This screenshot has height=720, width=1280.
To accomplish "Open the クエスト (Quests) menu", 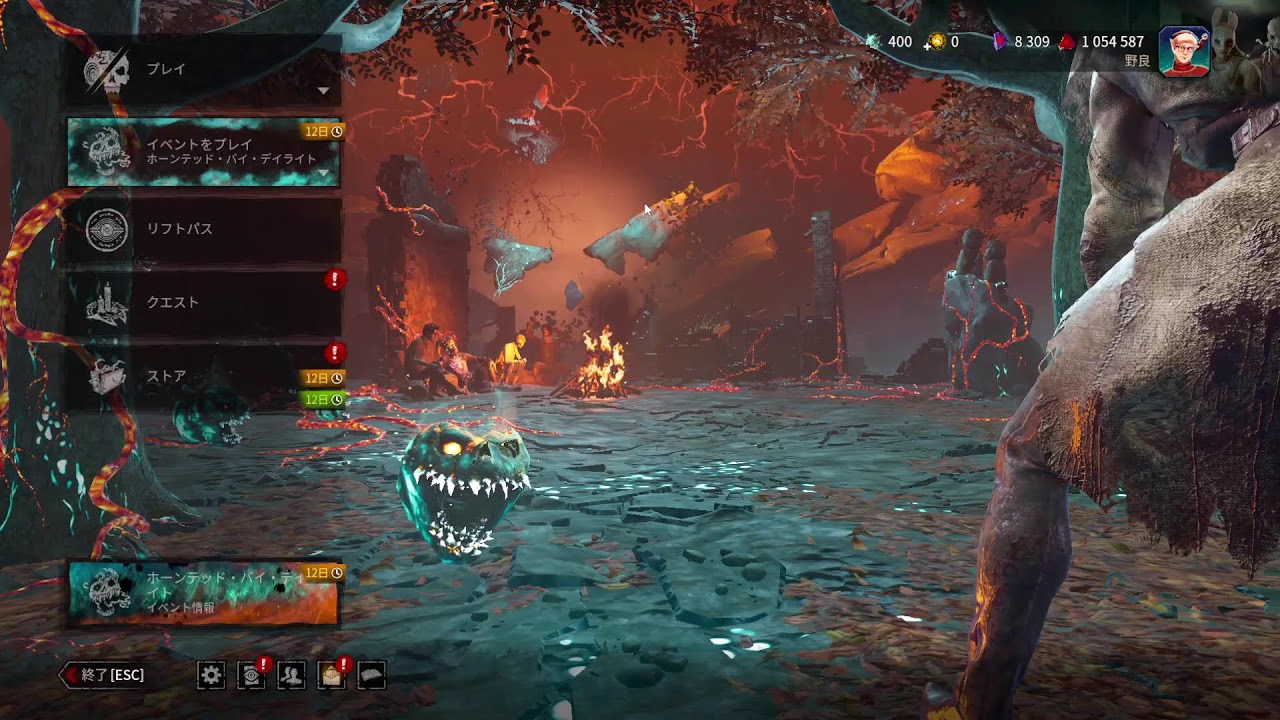I will point(204,302).
